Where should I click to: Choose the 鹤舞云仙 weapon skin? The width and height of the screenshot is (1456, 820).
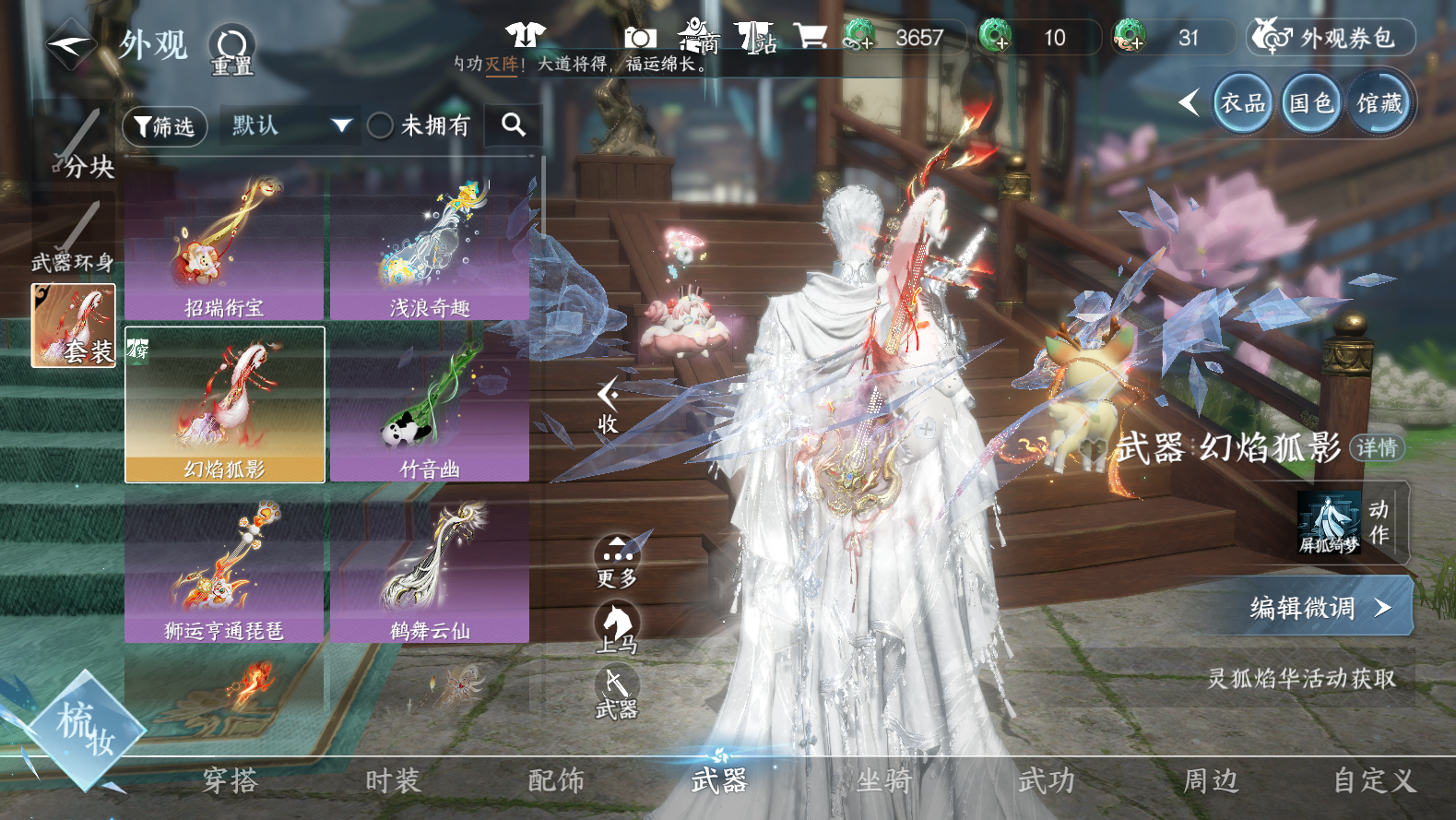pyautogui.click(x=430, y=567)
